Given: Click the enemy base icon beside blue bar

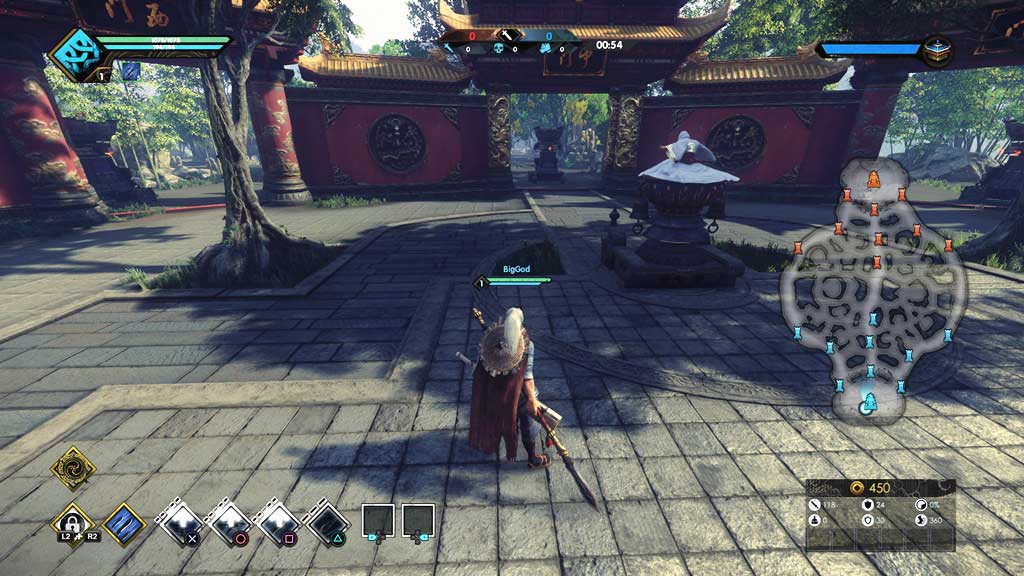Looking at the screenshot, I should 937,49.
